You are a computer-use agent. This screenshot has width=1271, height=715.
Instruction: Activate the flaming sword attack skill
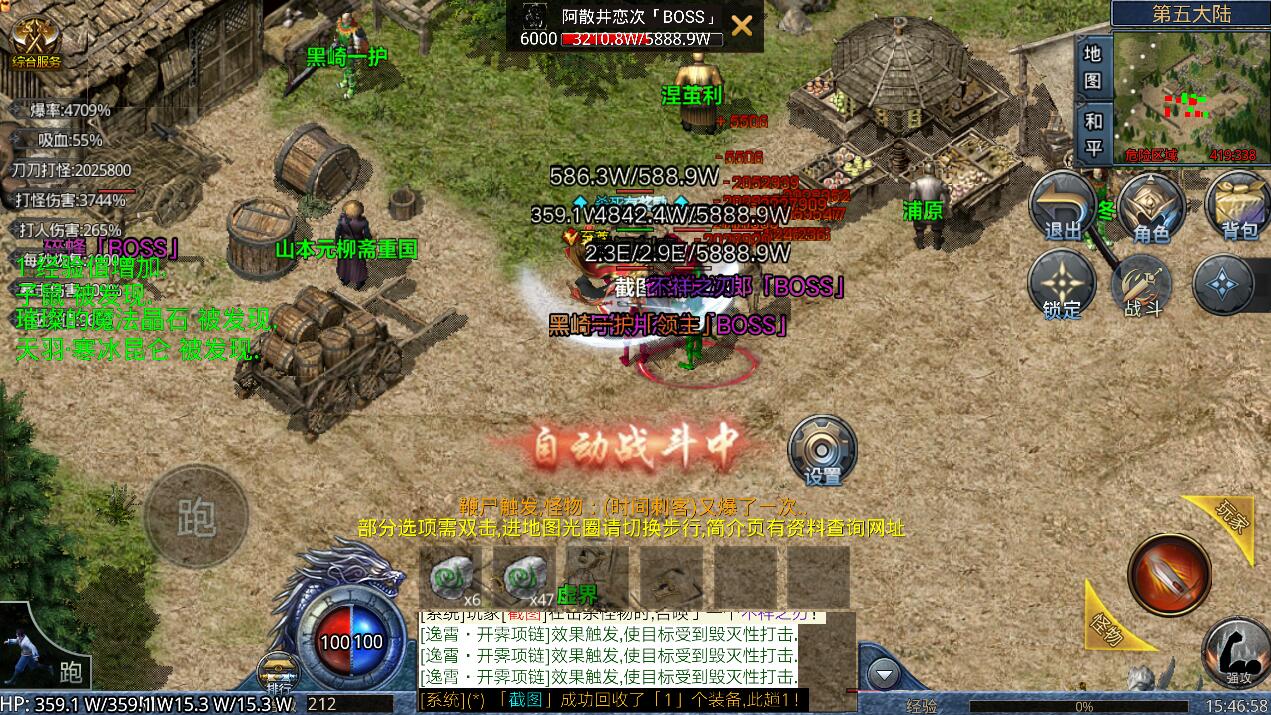[x=1168, y=575]
